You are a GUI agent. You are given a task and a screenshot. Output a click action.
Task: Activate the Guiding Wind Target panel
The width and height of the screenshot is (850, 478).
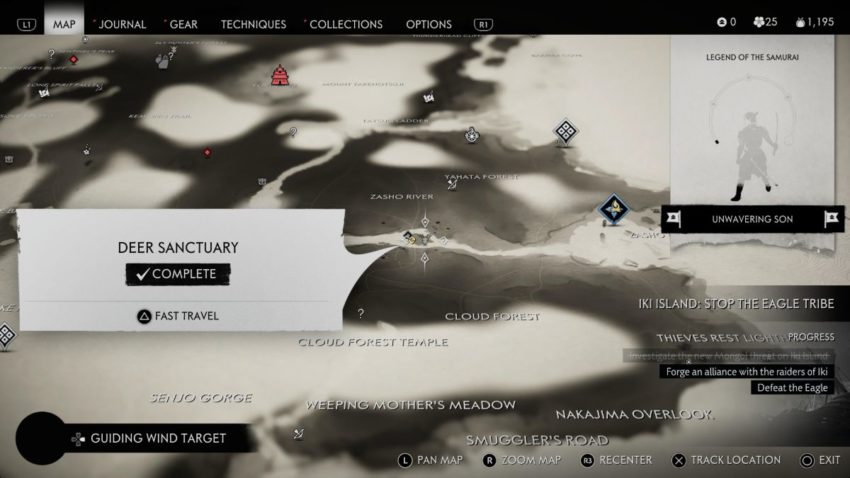149,438
